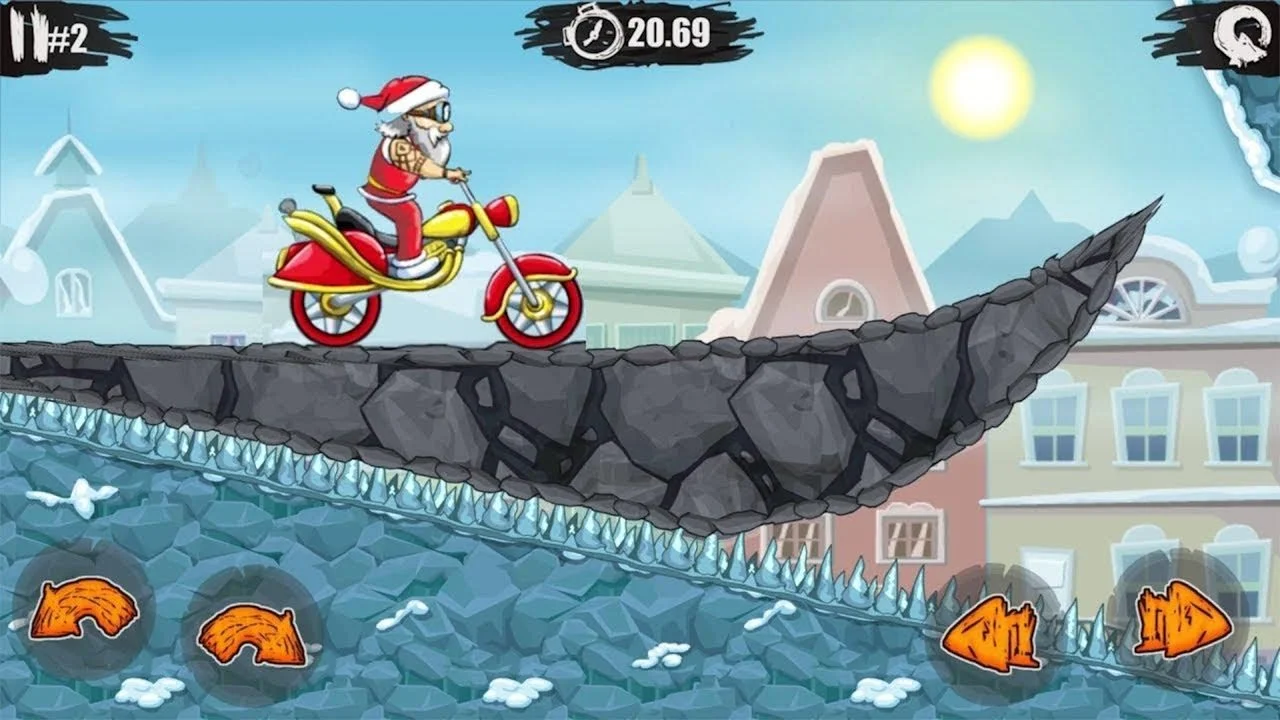Screen dimensions: 1280x720
Task: Click the red motorcycle's rear wheel
Action: point(330,310)
